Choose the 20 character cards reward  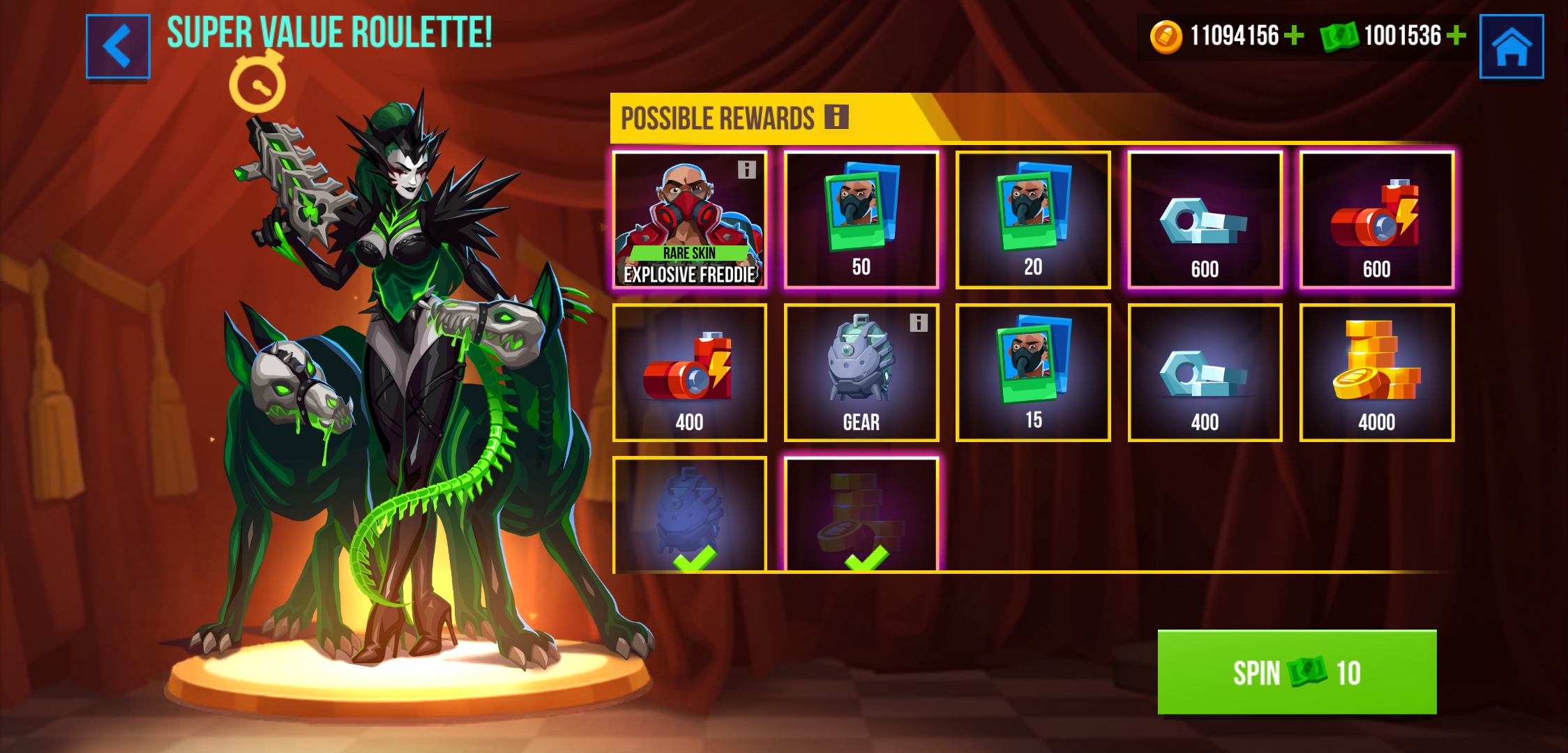pos(1033,219)
